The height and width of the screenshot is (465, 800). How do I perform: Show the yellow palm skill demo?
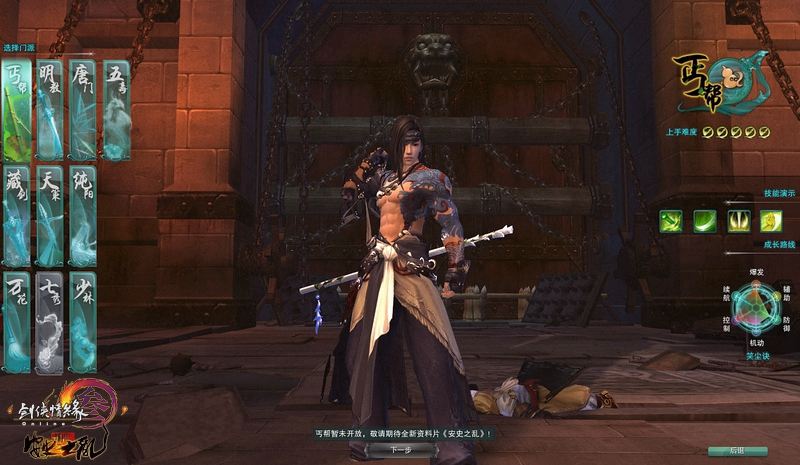point(769,221)
